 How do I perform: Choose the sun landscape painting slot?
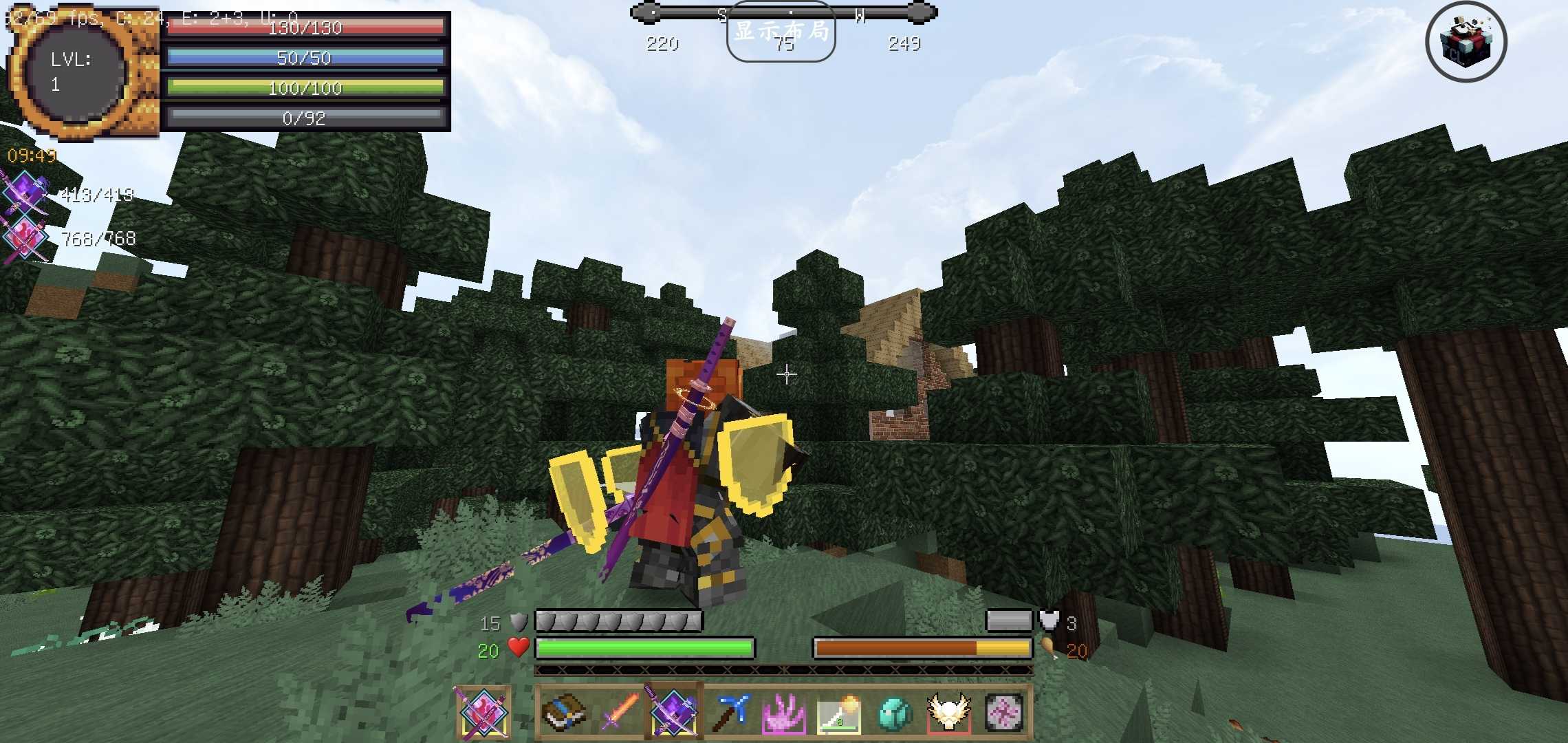point(839,712)
